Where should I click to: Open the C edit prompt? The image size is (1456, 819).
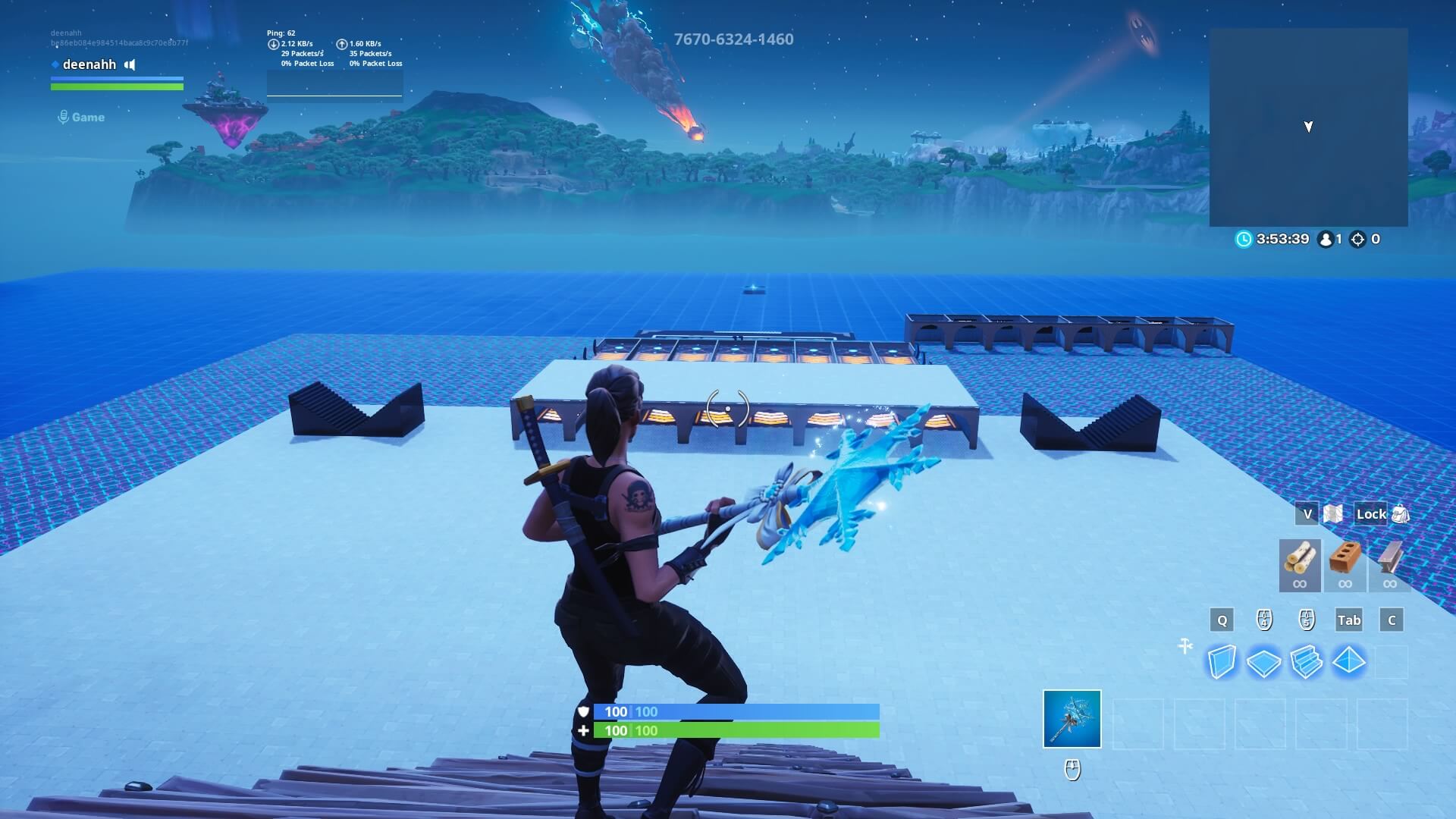(x=1391, y=620)
